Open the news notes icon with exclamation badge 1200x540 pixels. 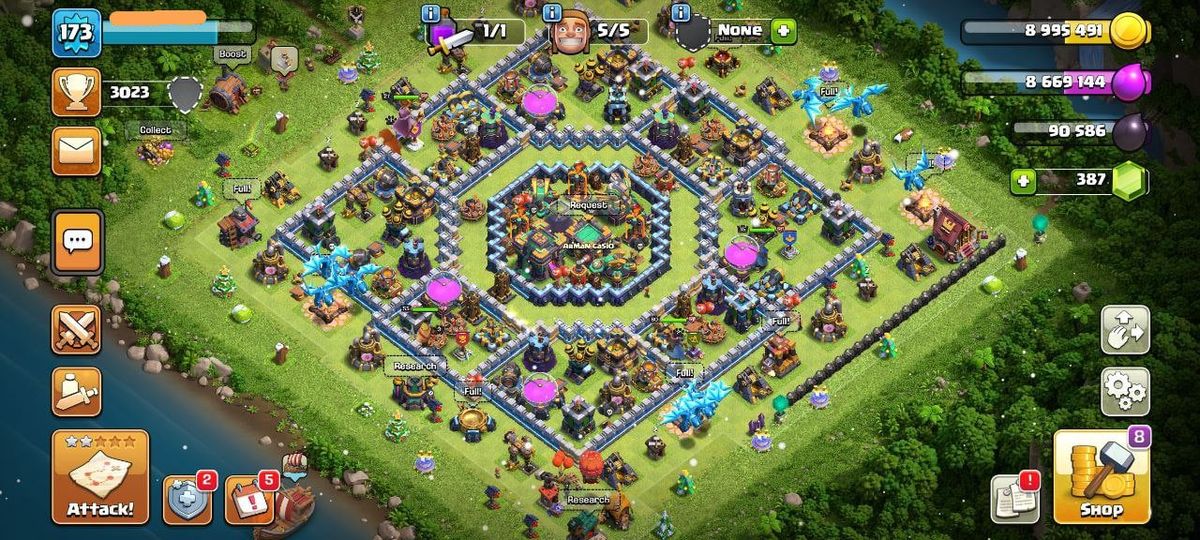point(1014,498)
